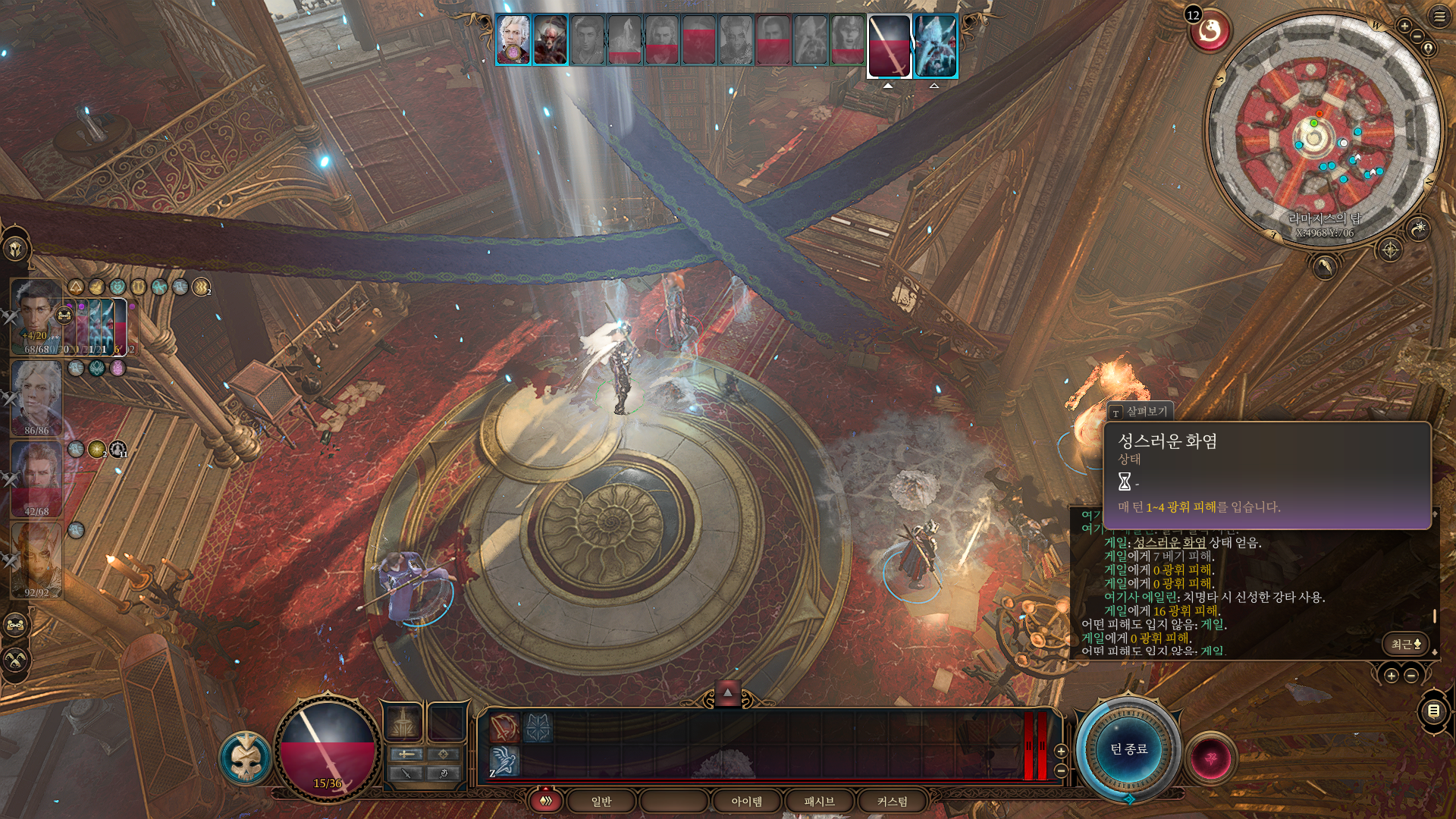Choose the horned enemy in turn order
This screenshot has height=819, width=1456.
tap(550, 39)
